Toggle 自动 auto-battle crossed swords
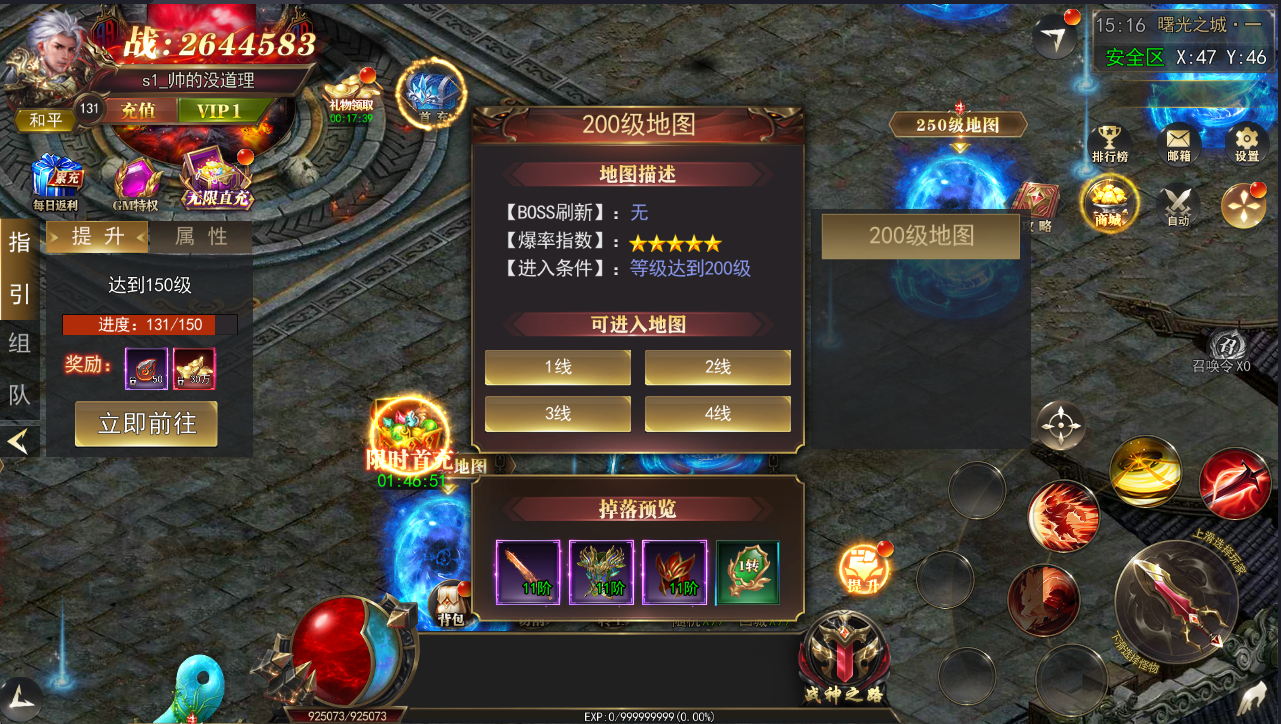 [x=1178, y=204]
